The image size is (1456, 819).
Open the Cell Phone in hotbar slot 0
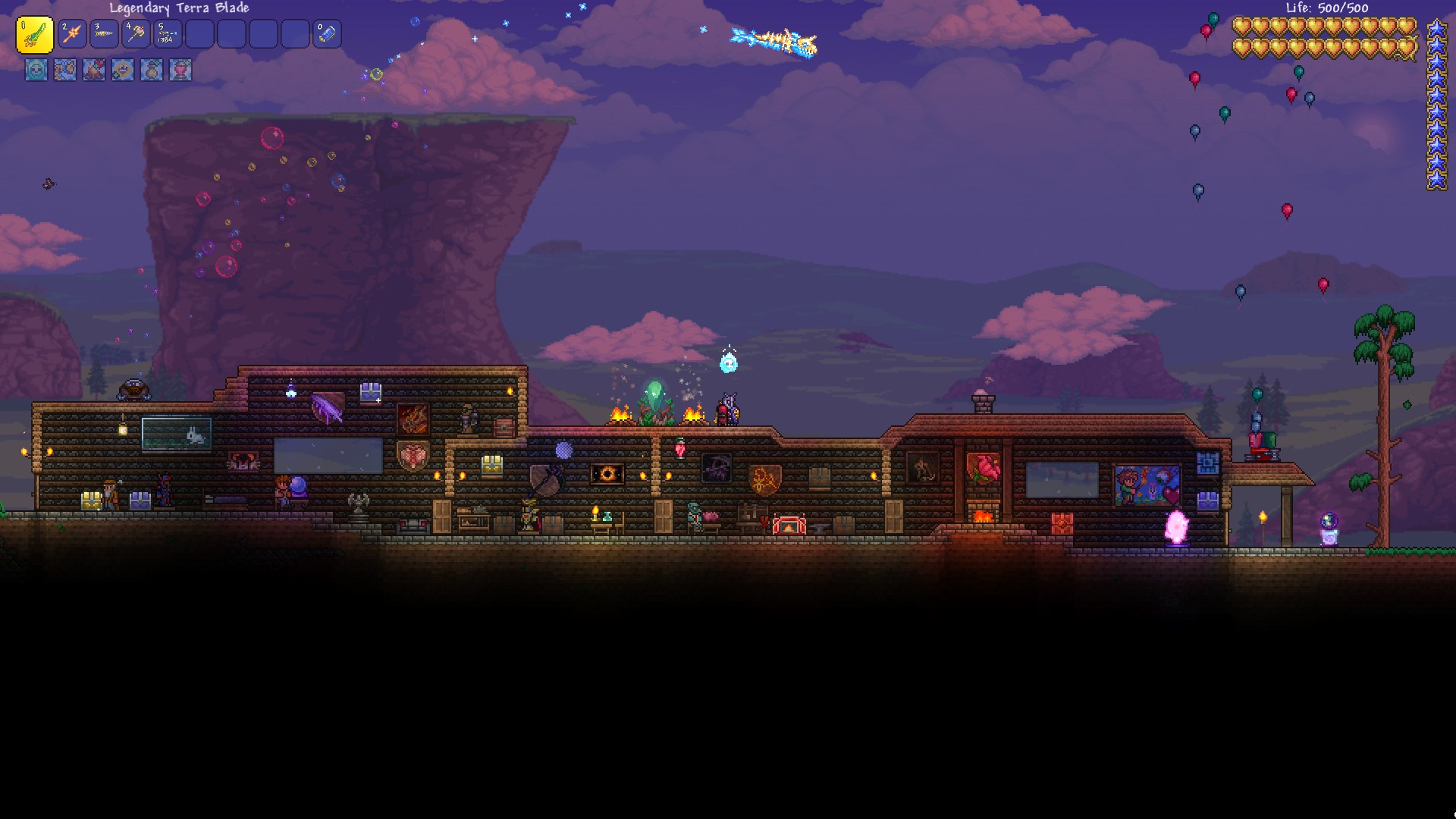(x=328, y=35)
